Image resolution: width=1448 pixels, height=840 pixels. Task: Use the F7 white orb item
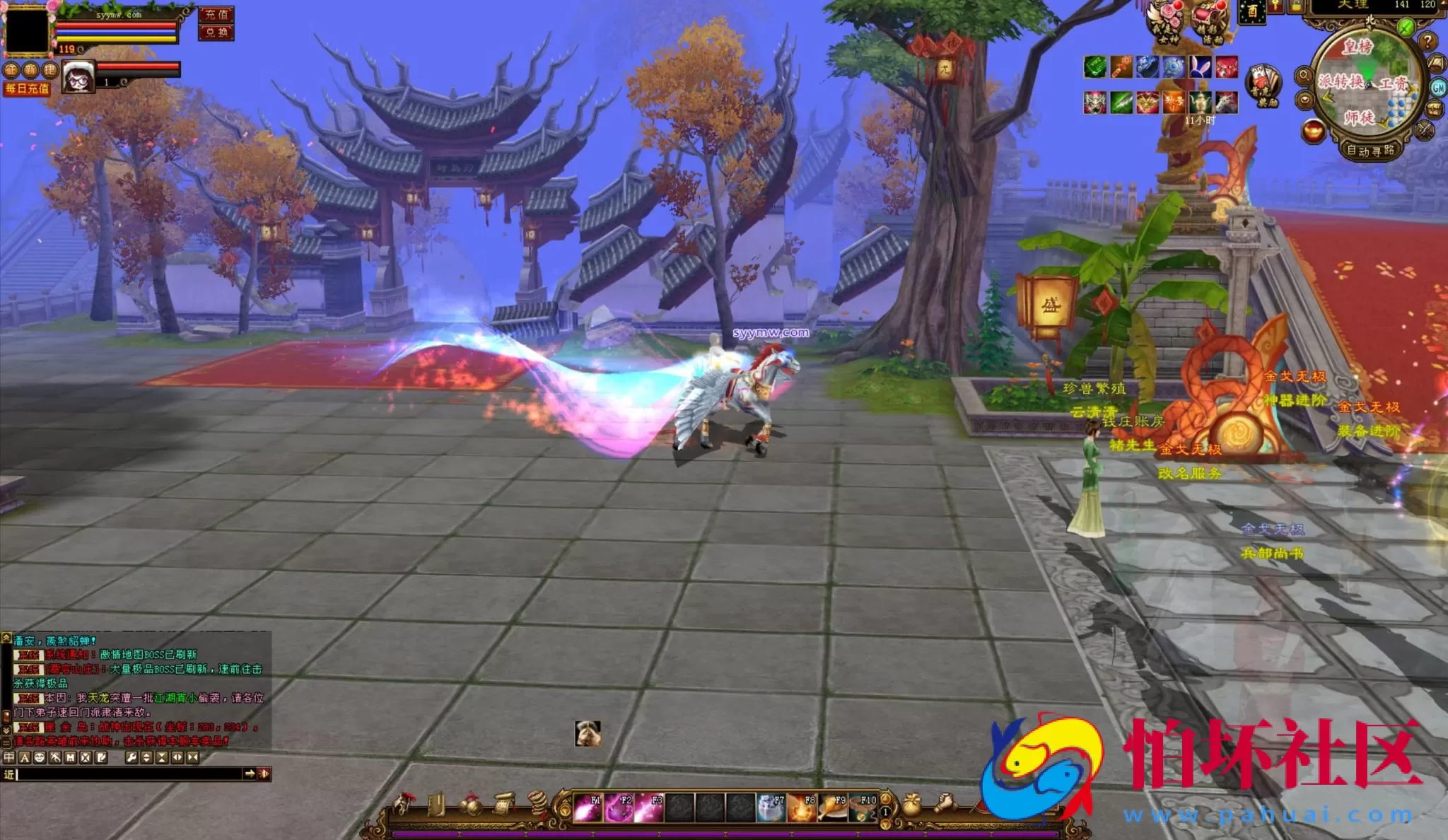pos(771,807)
